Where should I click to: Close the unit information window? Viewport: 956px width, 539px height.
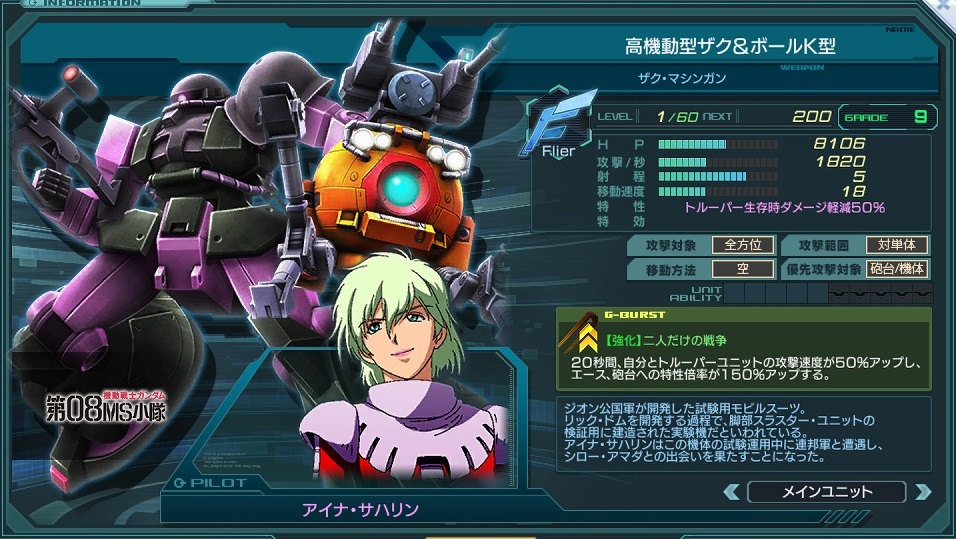click(x=946, y=6)
